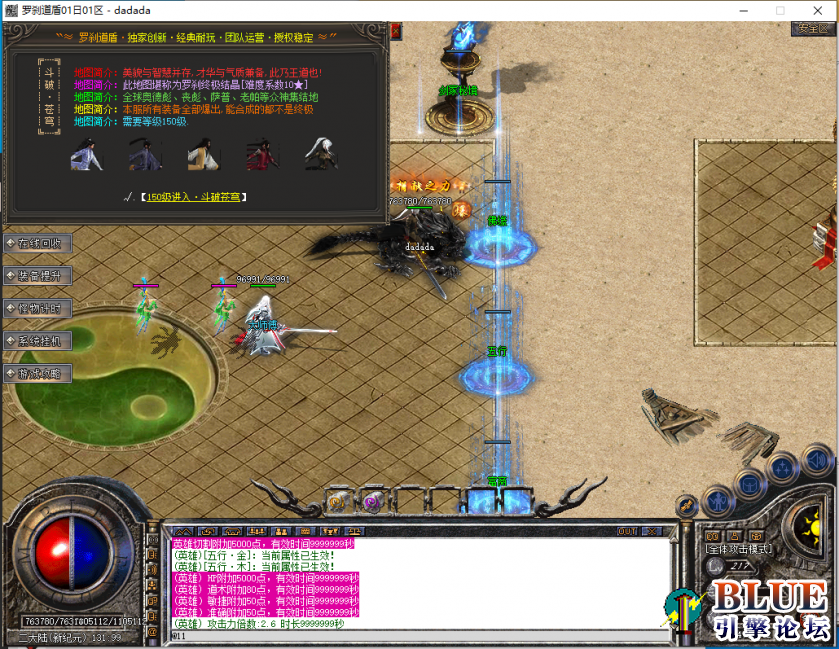Click the 安全区 label button
Screen dimensions: 839x649
click(811, 29)
